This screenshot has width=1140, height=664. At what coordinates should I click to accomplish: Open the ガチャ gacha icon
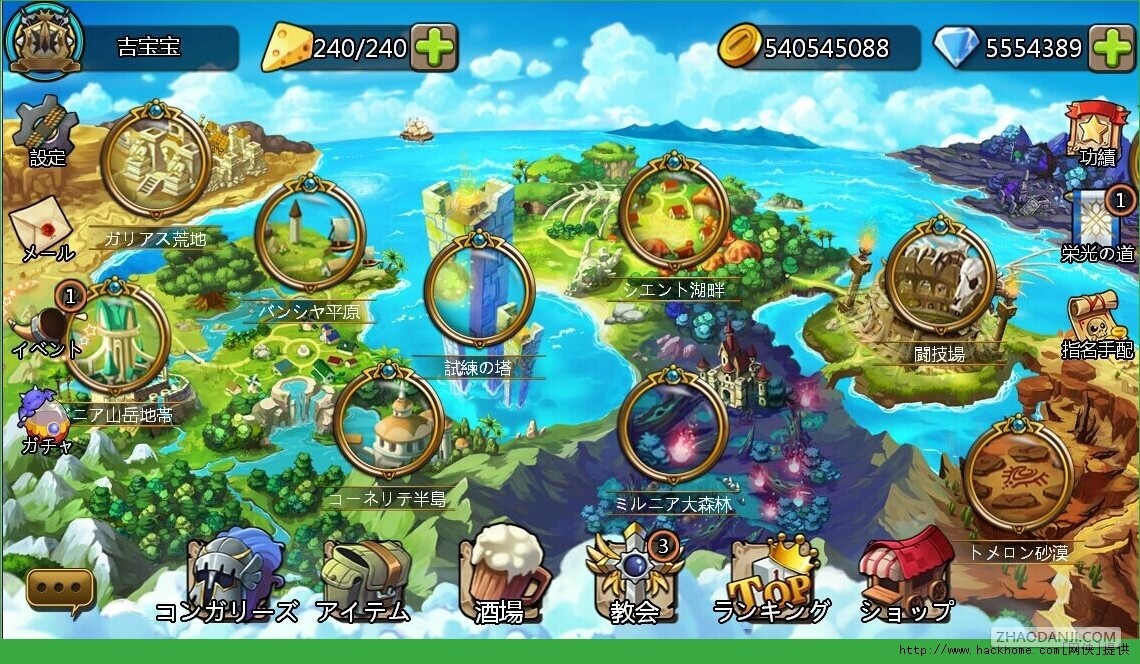tap(40, 417)
